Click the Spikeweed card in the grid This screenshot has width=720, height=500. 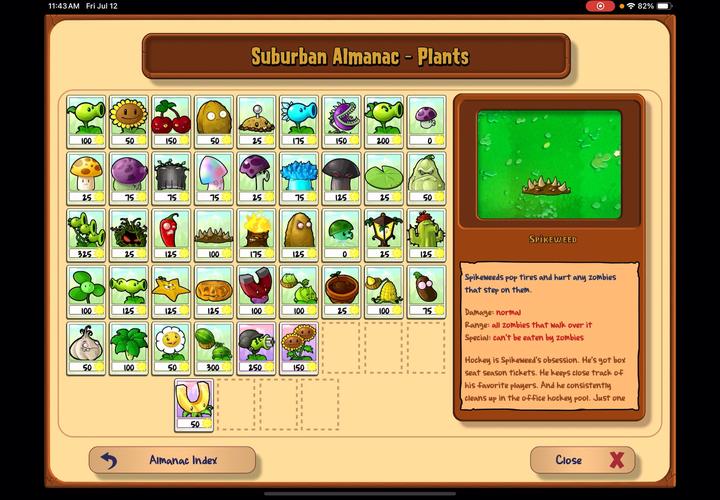point(213,234)
